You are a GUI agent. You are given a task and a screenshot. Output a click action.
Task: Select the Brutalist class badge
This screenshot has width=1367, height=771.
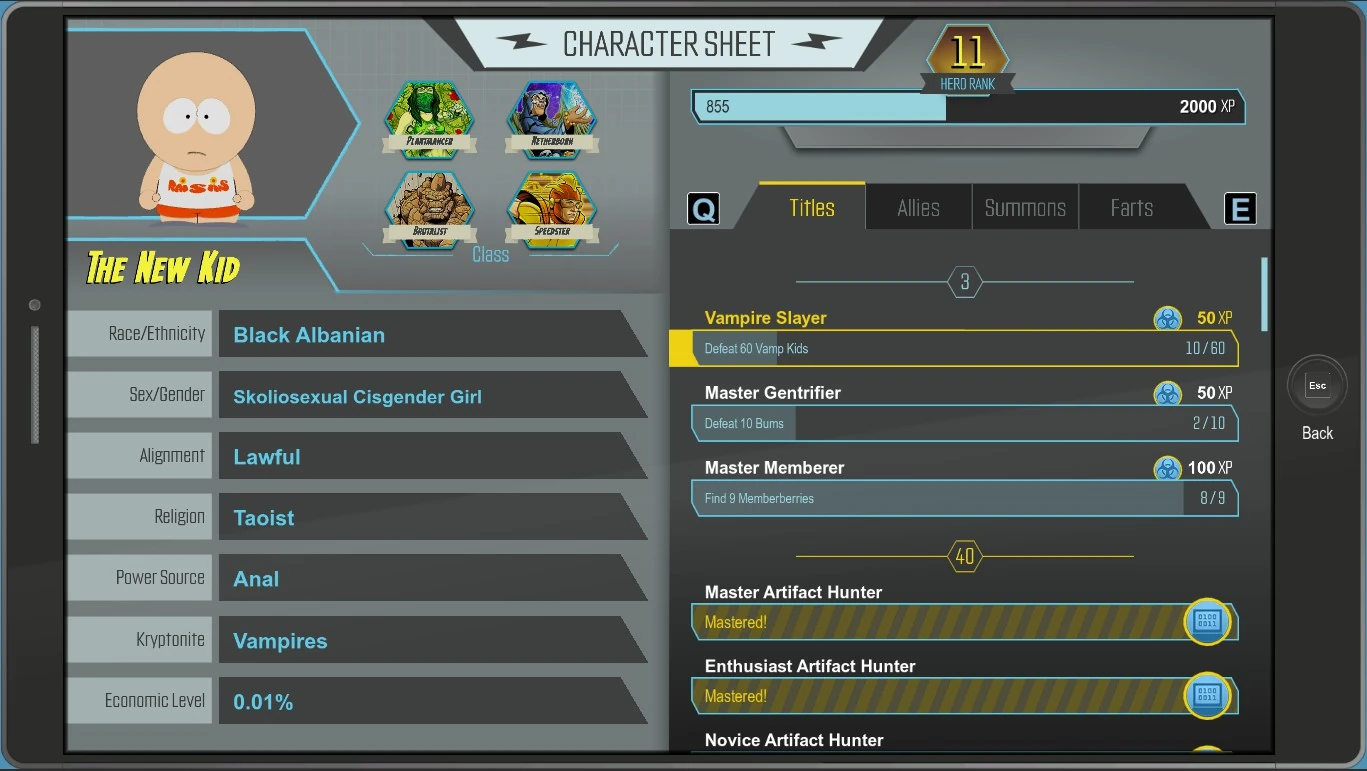click(x=429, y=207)
